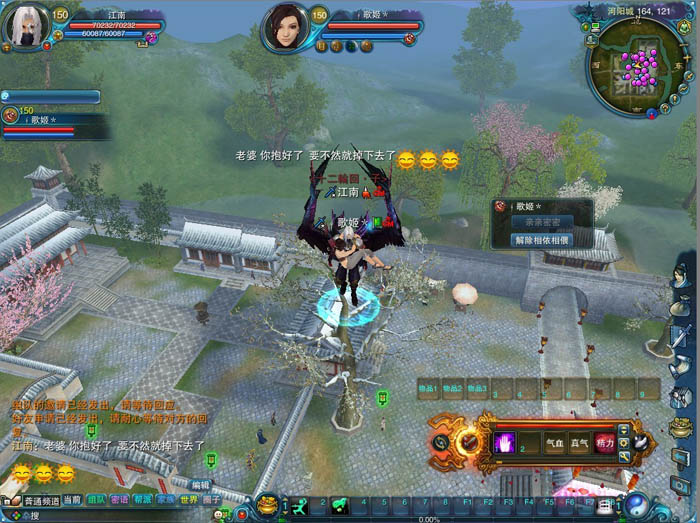Choose 解除相依相偎 in the partner panel

[542, 240]
